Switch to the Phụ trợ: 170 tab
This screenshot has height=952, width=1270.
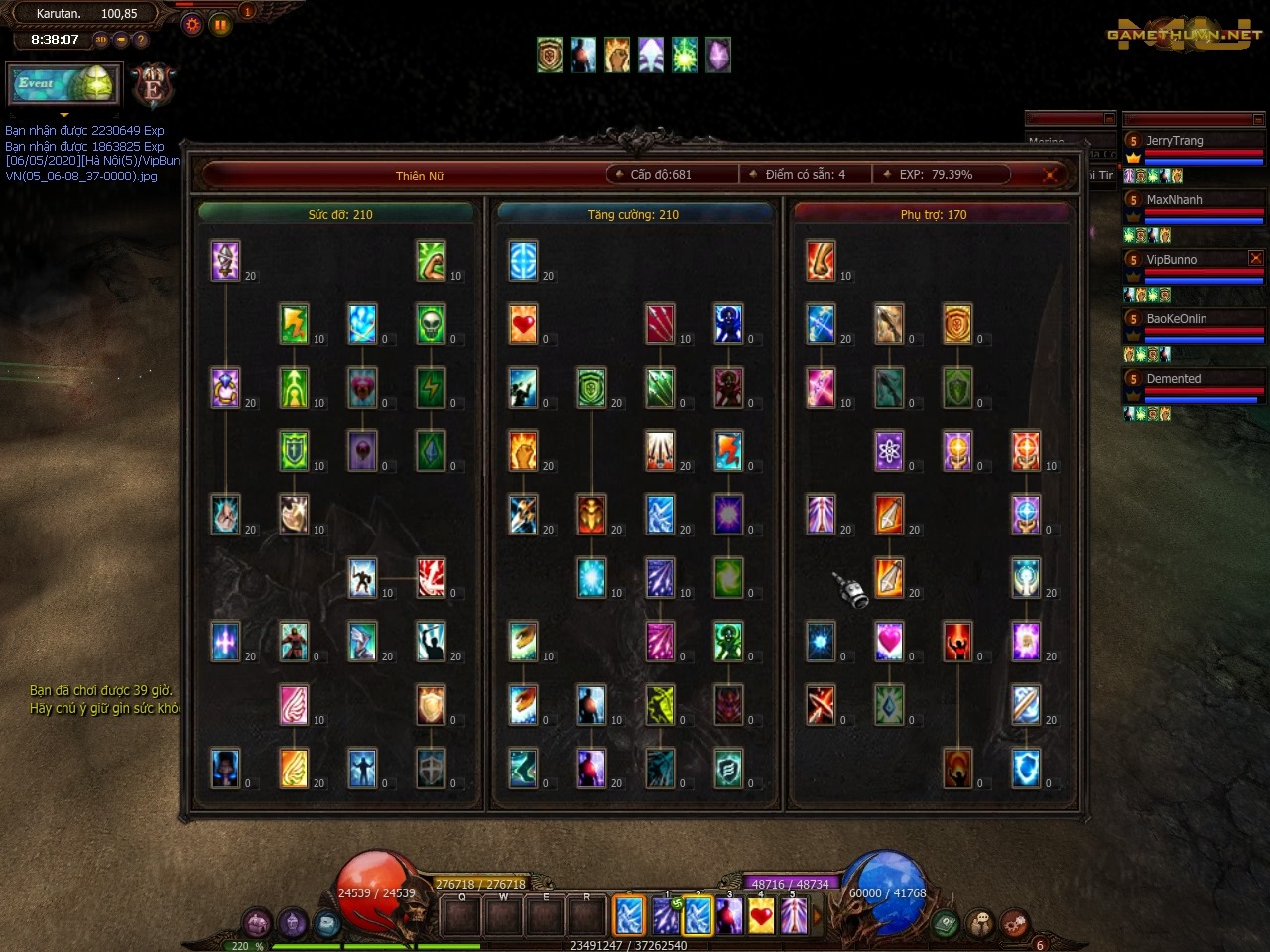click(933, 214)
